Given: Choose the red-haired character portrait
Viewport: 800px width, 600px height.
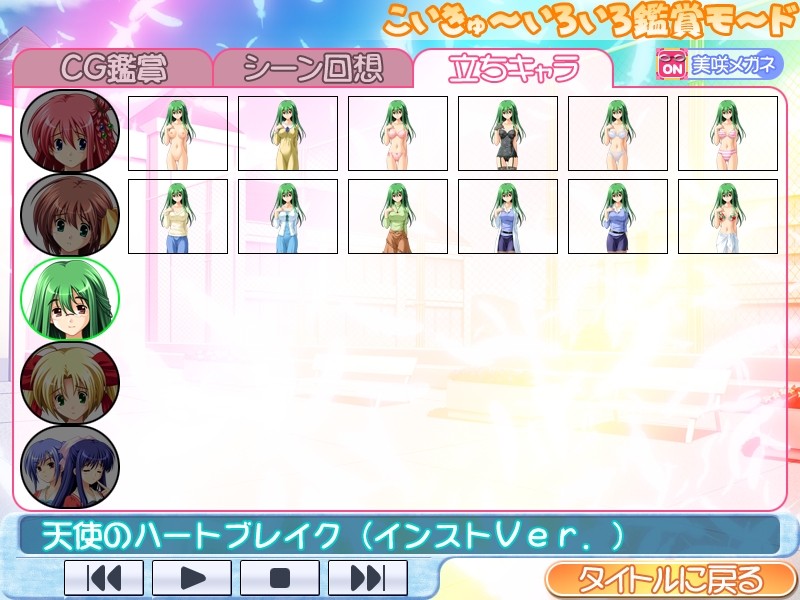Looking at the screenshot, I should [70, 131].
